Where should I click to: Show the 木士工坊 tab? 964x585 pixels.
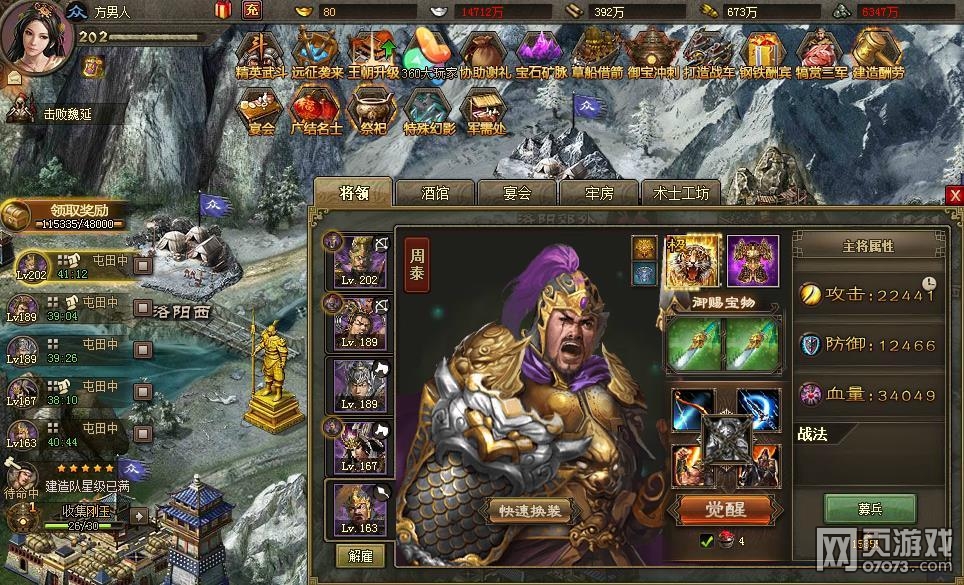[681, 193]
